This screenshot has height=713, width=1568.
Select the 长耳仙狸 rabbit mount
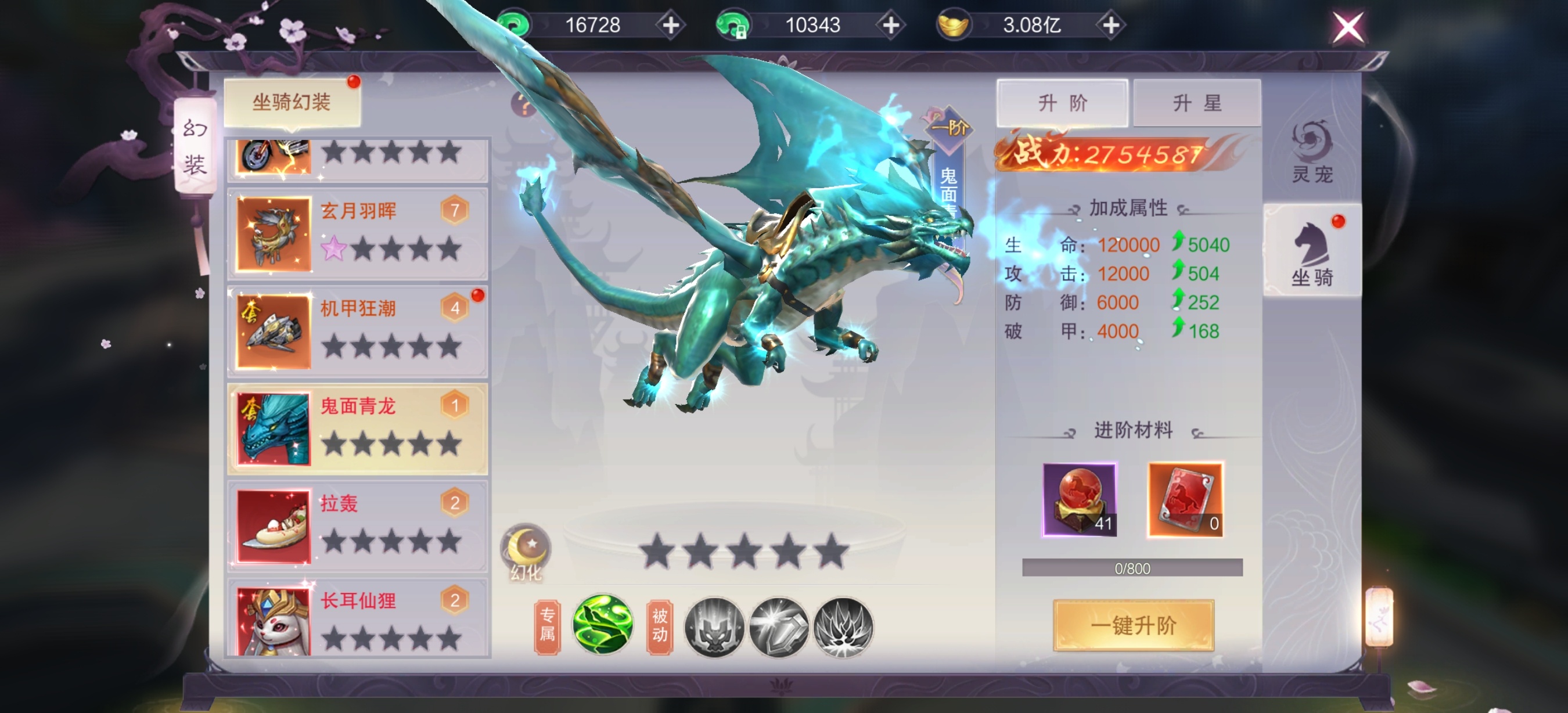(357, 617)
